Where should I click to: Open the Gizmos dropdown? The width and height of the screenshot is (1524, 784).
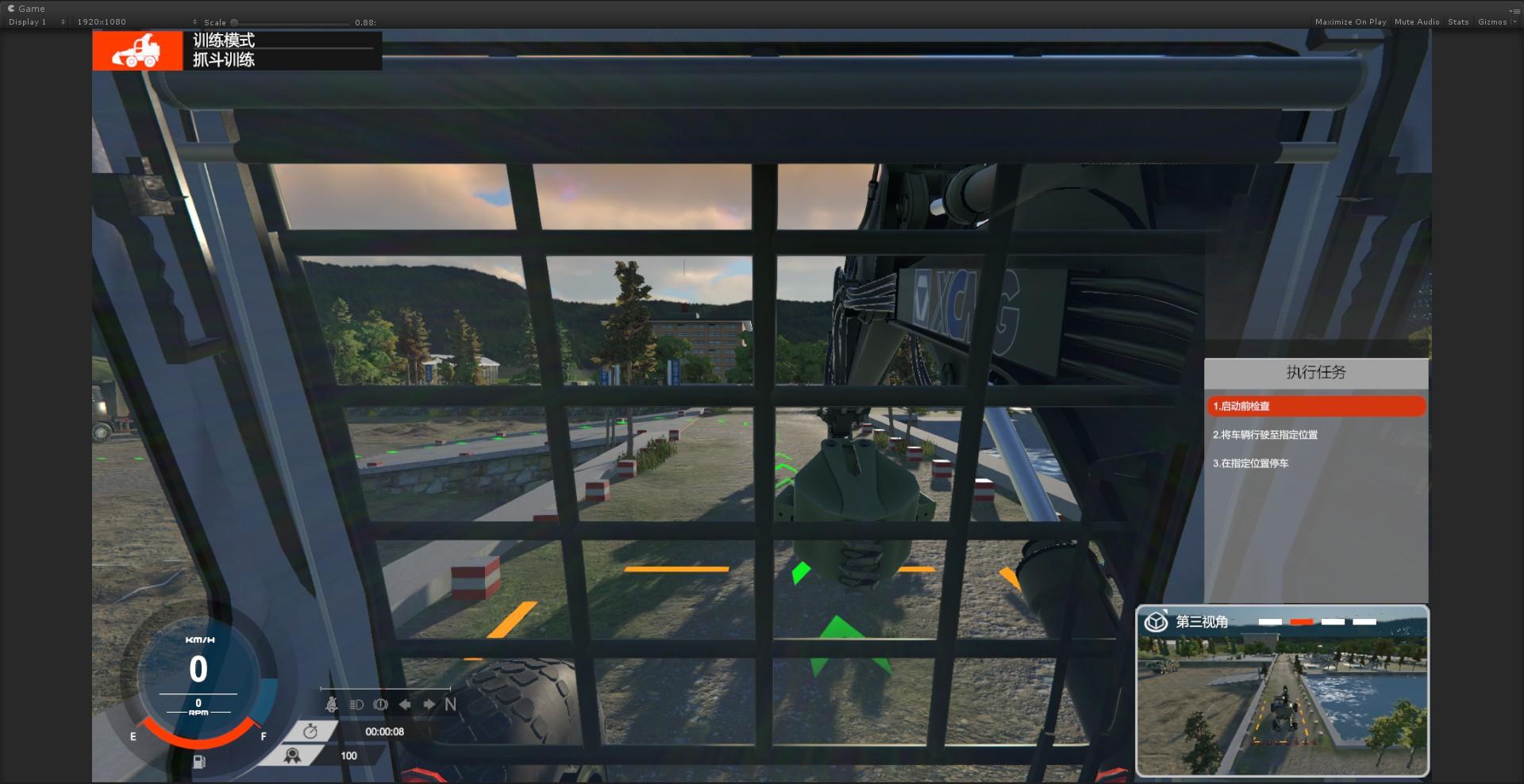[1495, 22]
